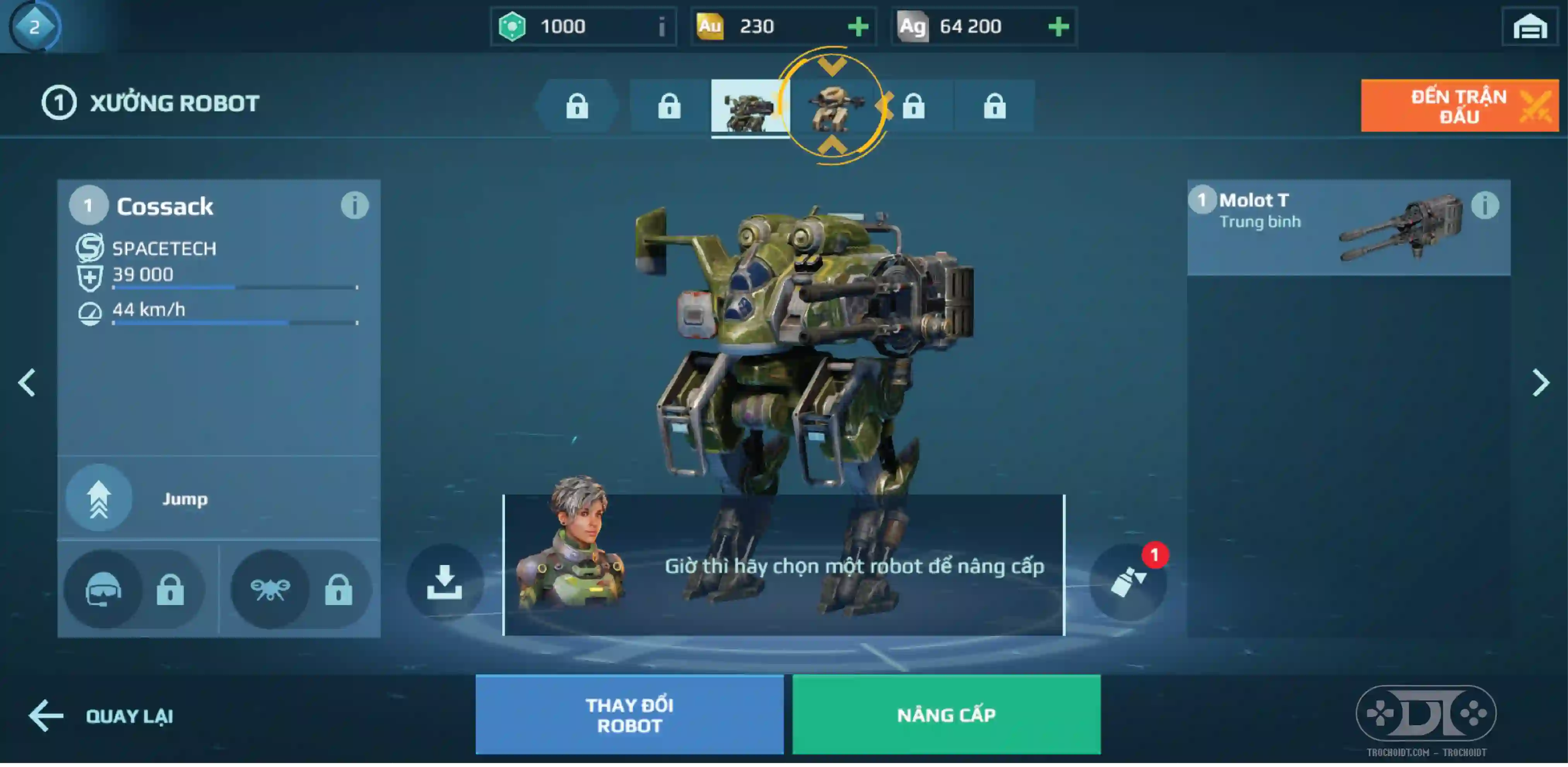Select the highlighted tan robot slot
1568x767 pixels.
click(x=833, y=106)
